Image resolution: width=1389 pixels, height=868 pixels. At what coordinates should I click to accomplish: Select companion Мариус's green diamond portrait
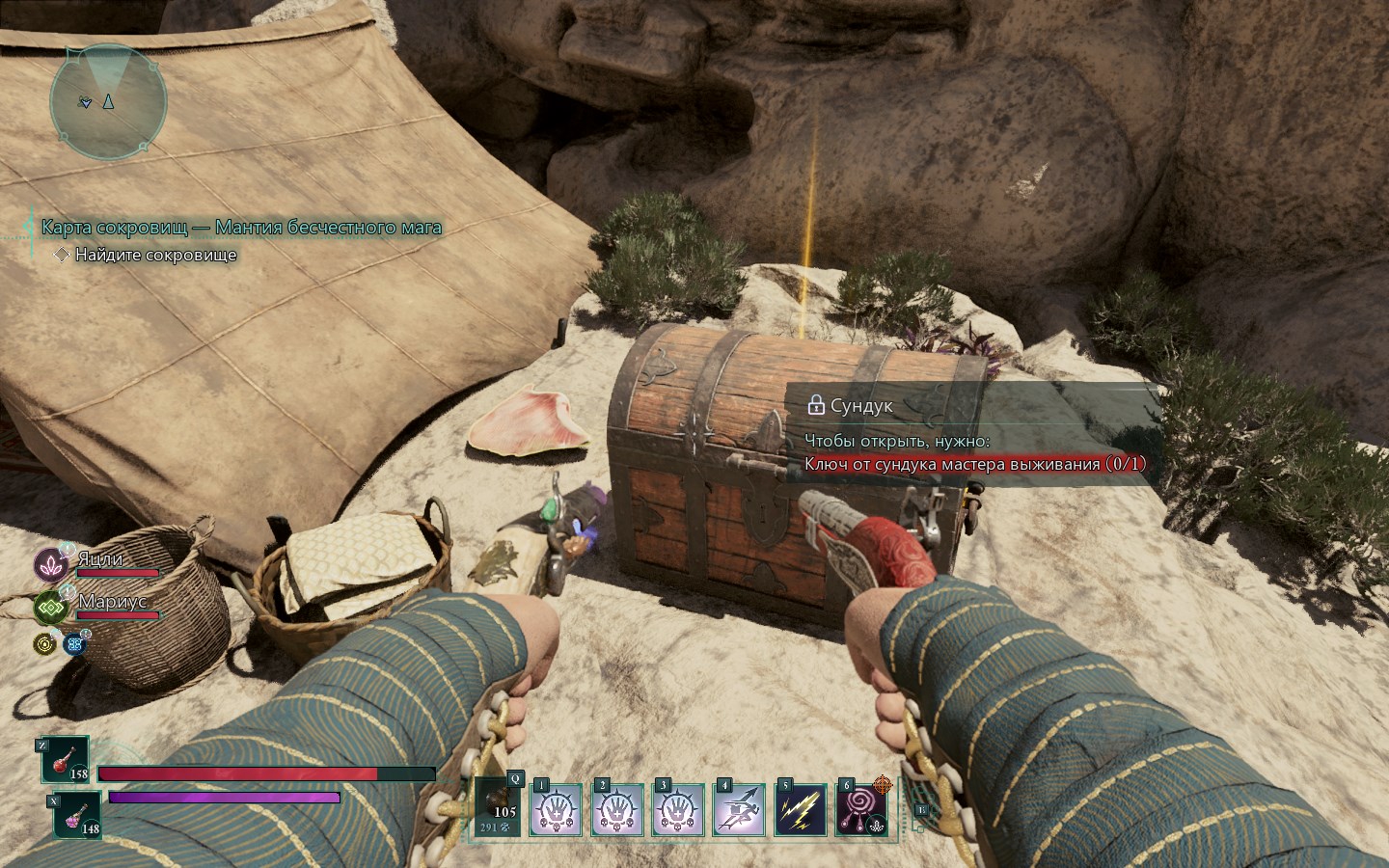point(50,607)
